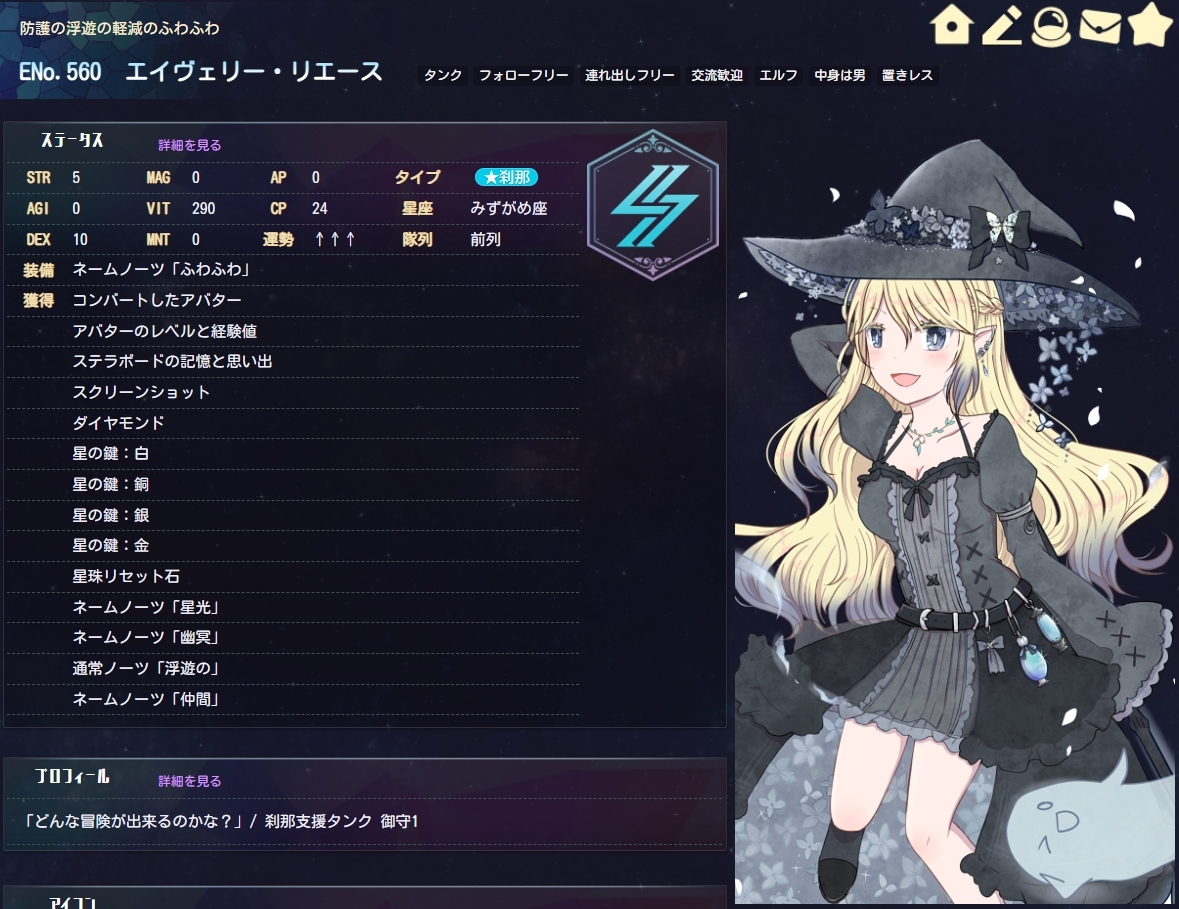
Task: Select the 中身は男 tag
Action: [840, 75]
